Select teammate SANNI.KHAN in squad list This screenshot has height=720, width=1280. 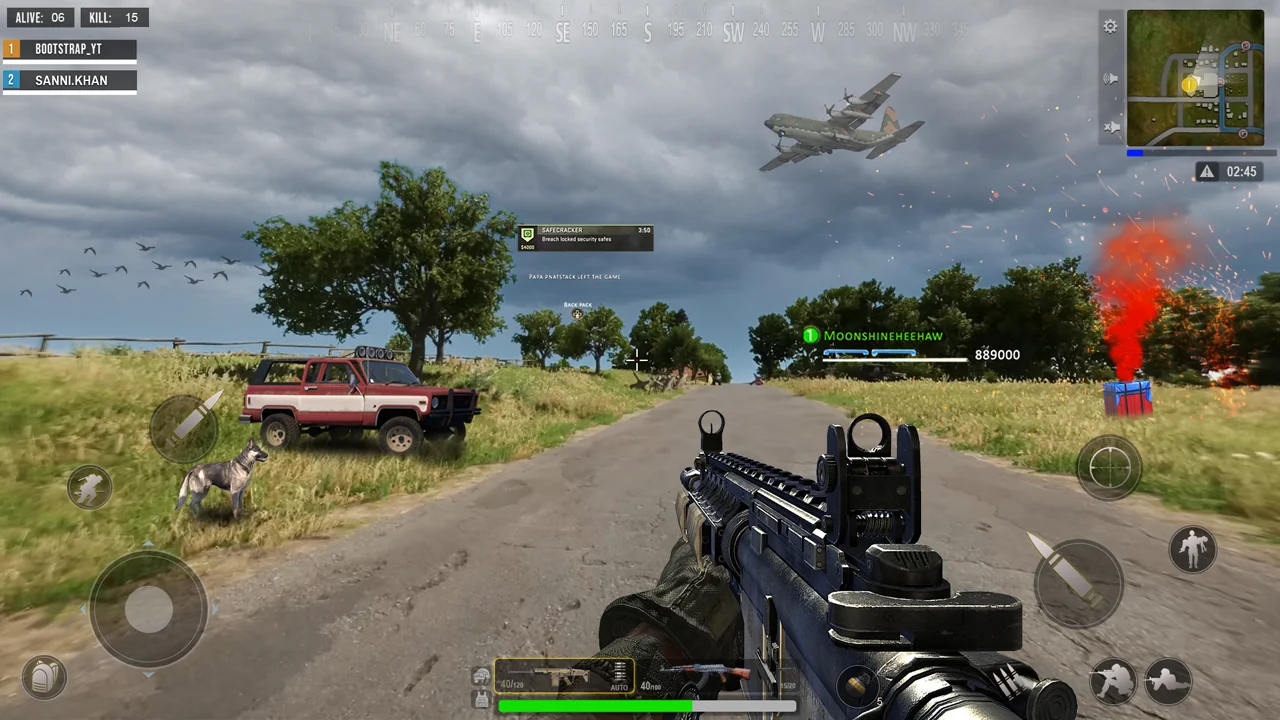coord(69,80)
